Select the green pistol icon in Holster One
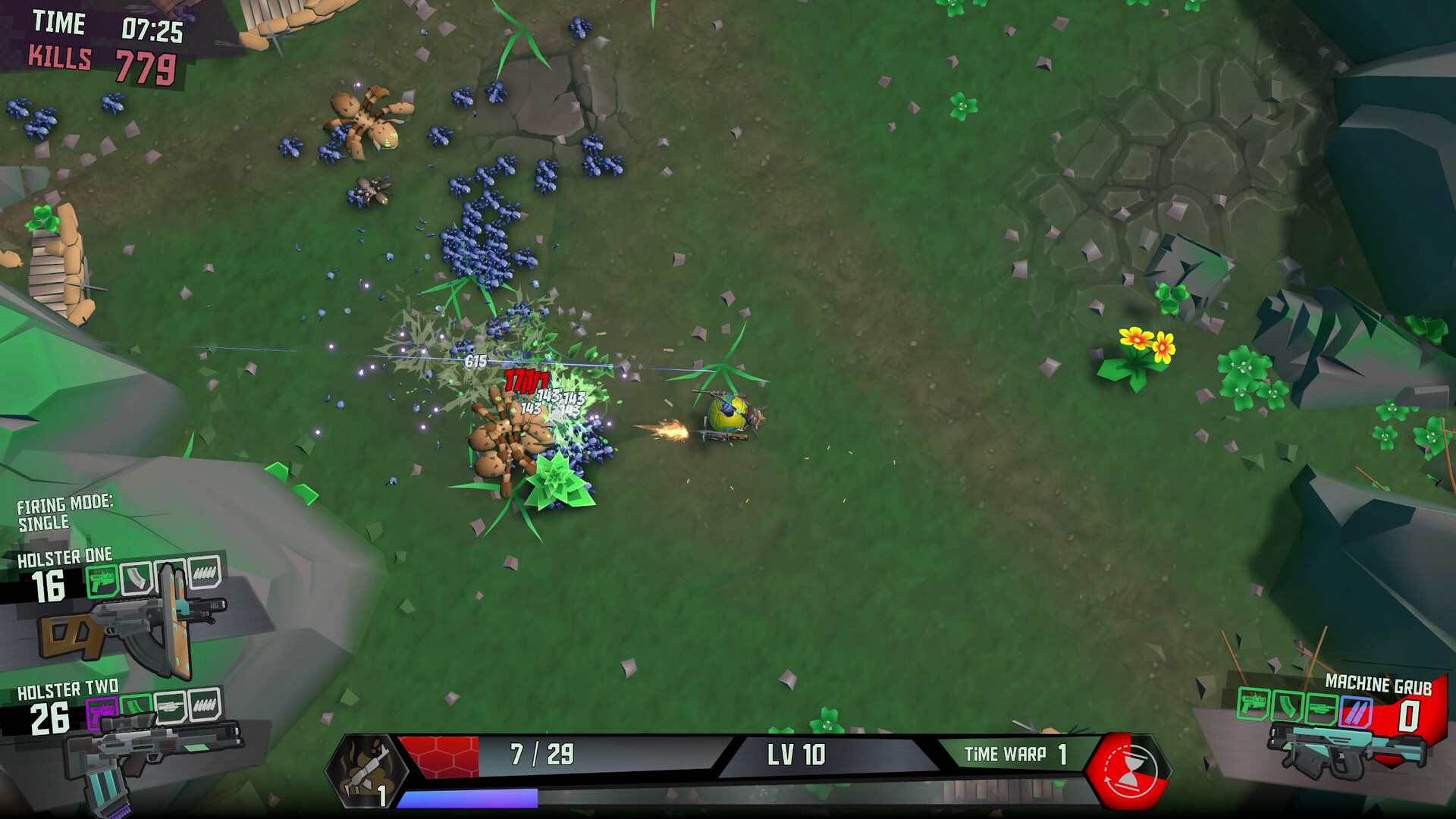Image resolution: width=1456 pixels, height=819 pixels. (102, 579)
